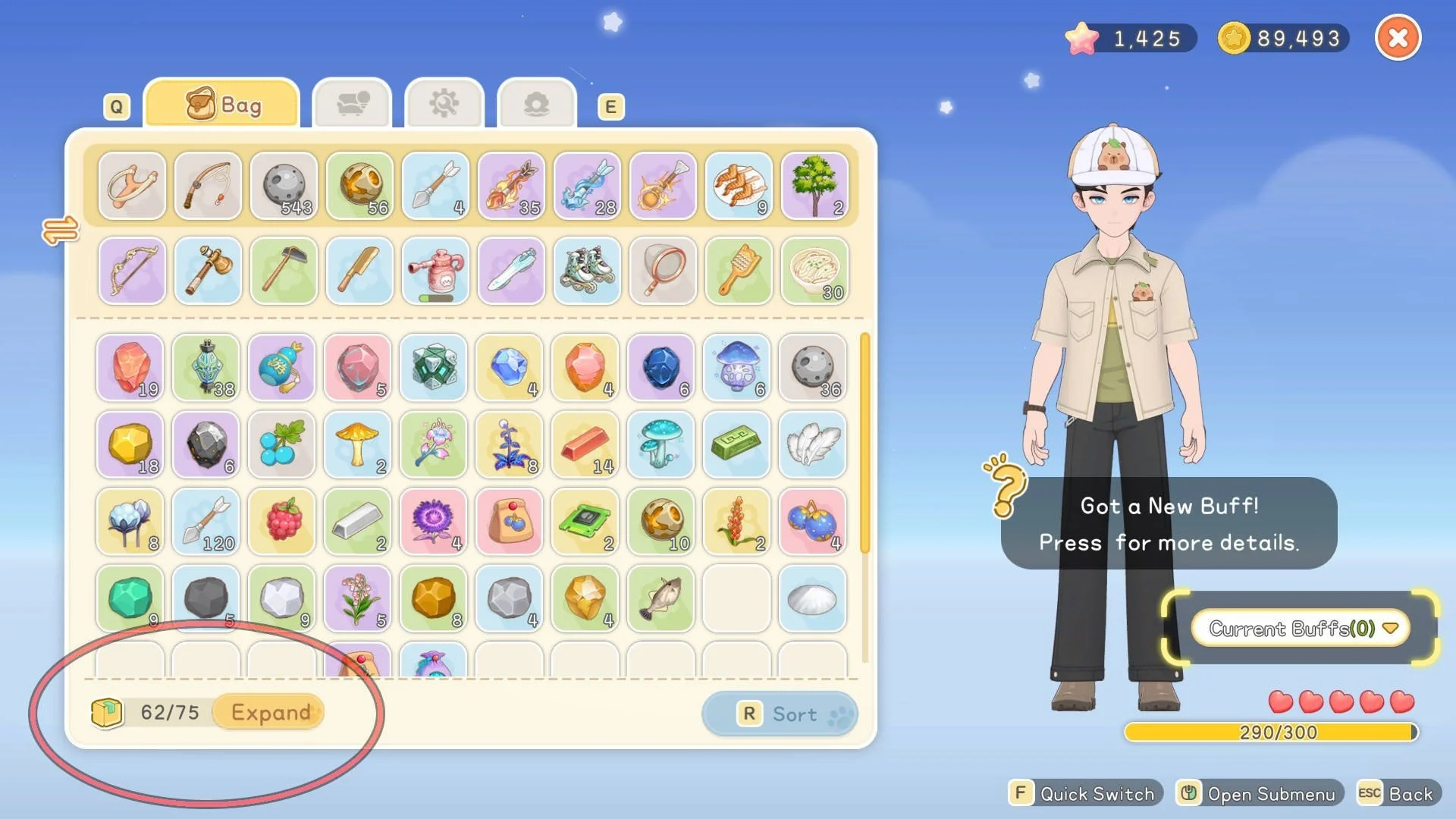Select the gold ingot stack of 18

click(x=130, y=445)
